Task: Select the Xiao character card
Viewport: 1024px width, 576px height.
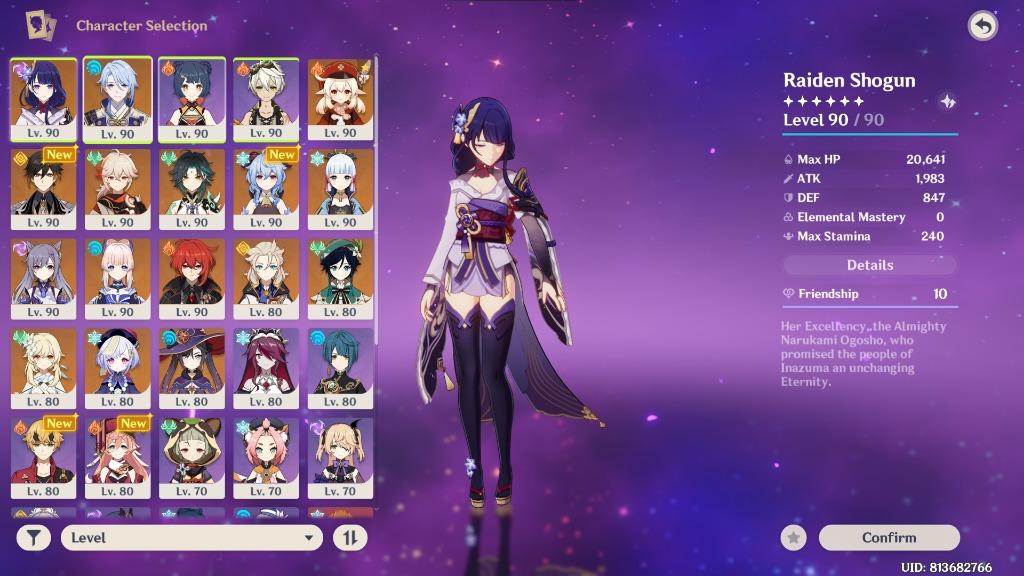Action: [192, 188]
